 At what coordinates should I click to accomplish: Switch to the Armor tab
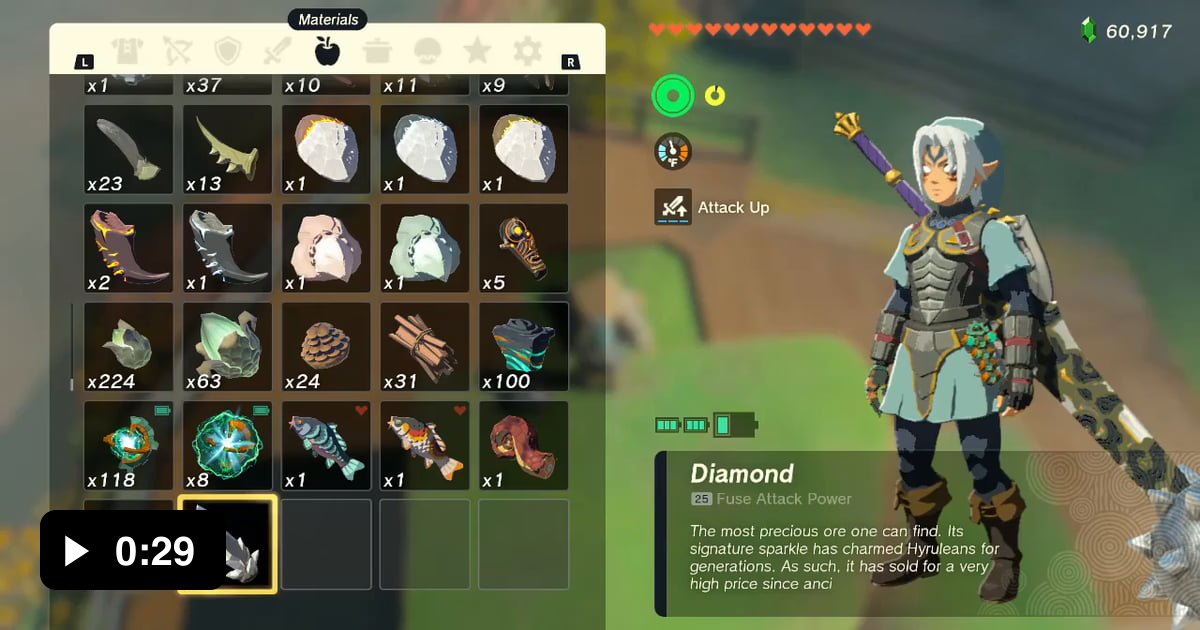click(x=127, y=51)
